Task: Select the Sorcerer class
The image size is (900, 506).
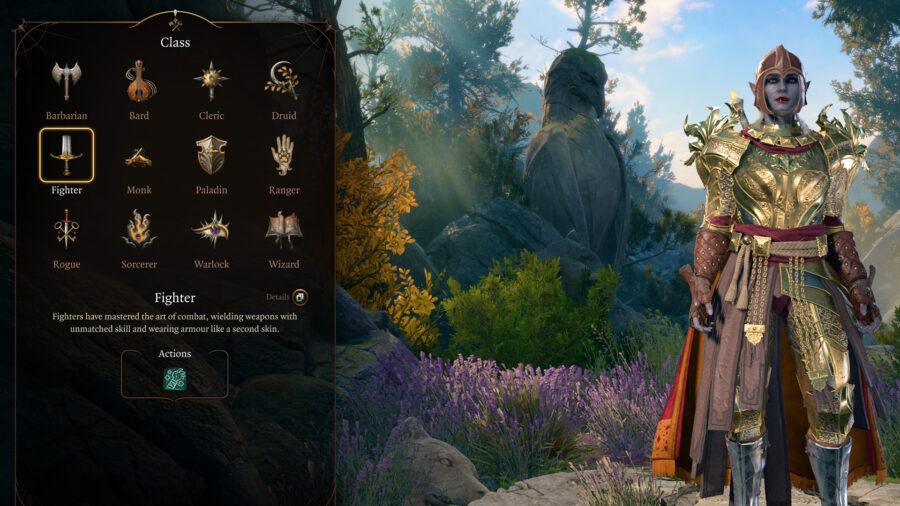Action: 139,230
